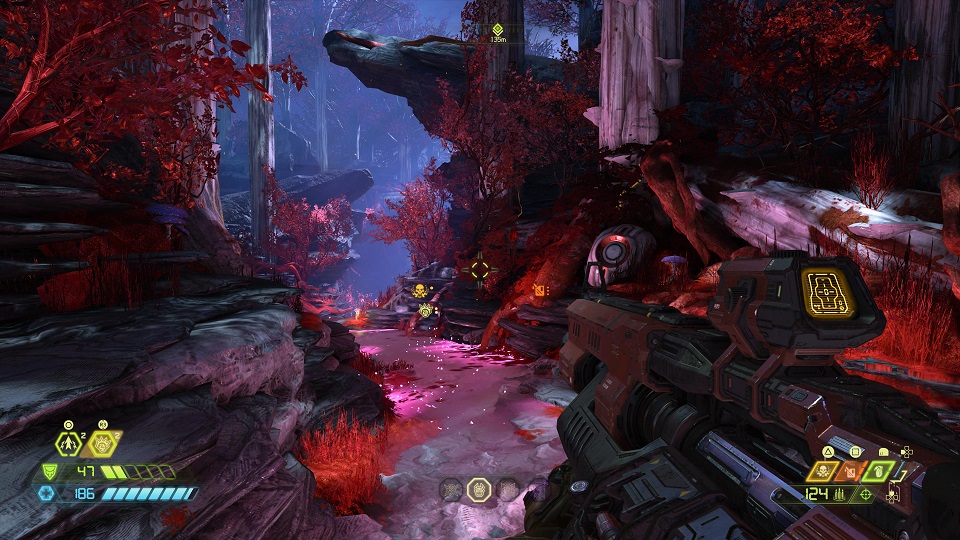Click the weapon mod crosshair icon
This screenshot has height=540, width=960.
click(865, 493)
